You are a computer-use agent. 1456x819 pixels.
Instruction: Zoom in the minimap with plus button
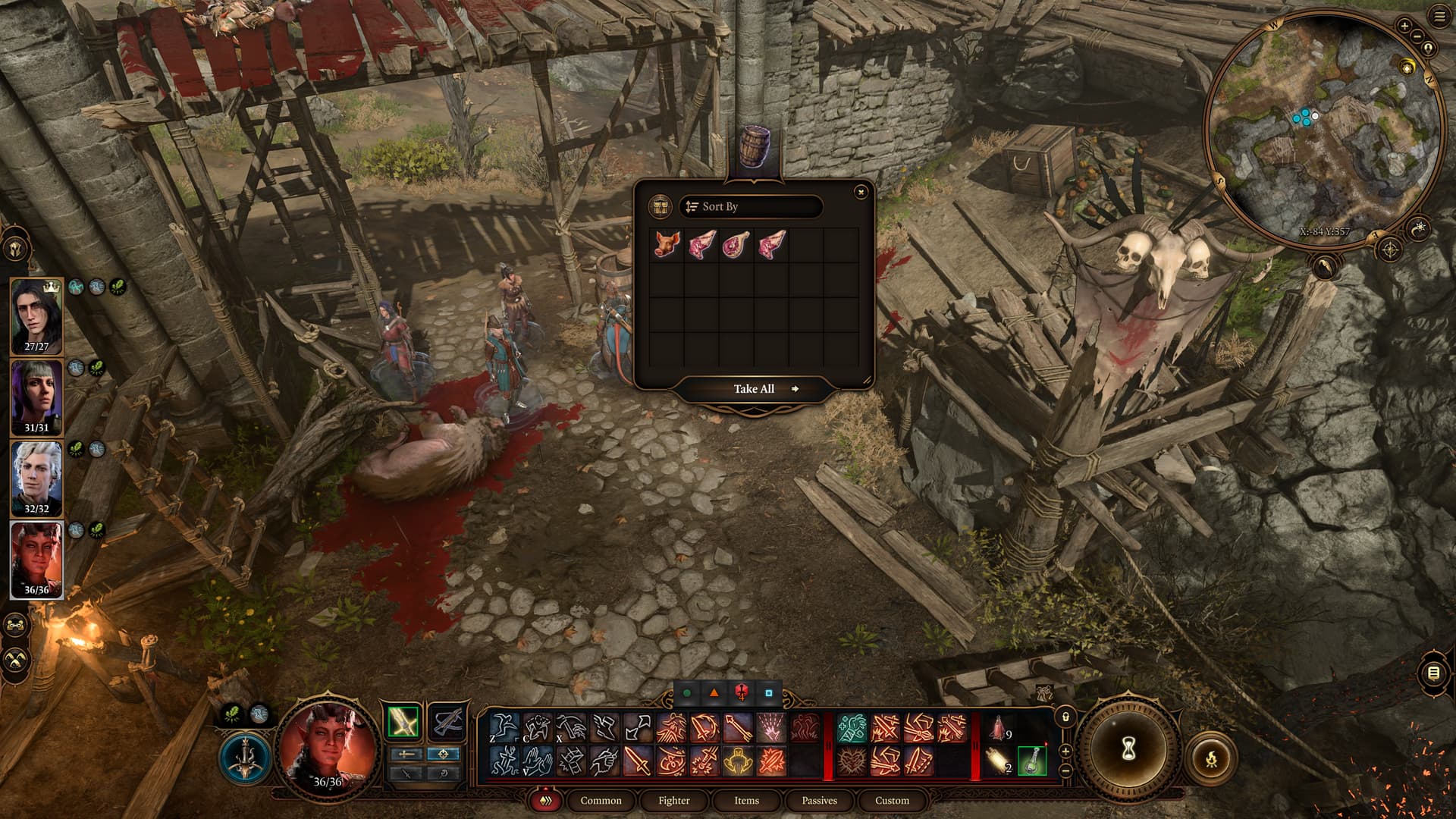click(1404, 26)
